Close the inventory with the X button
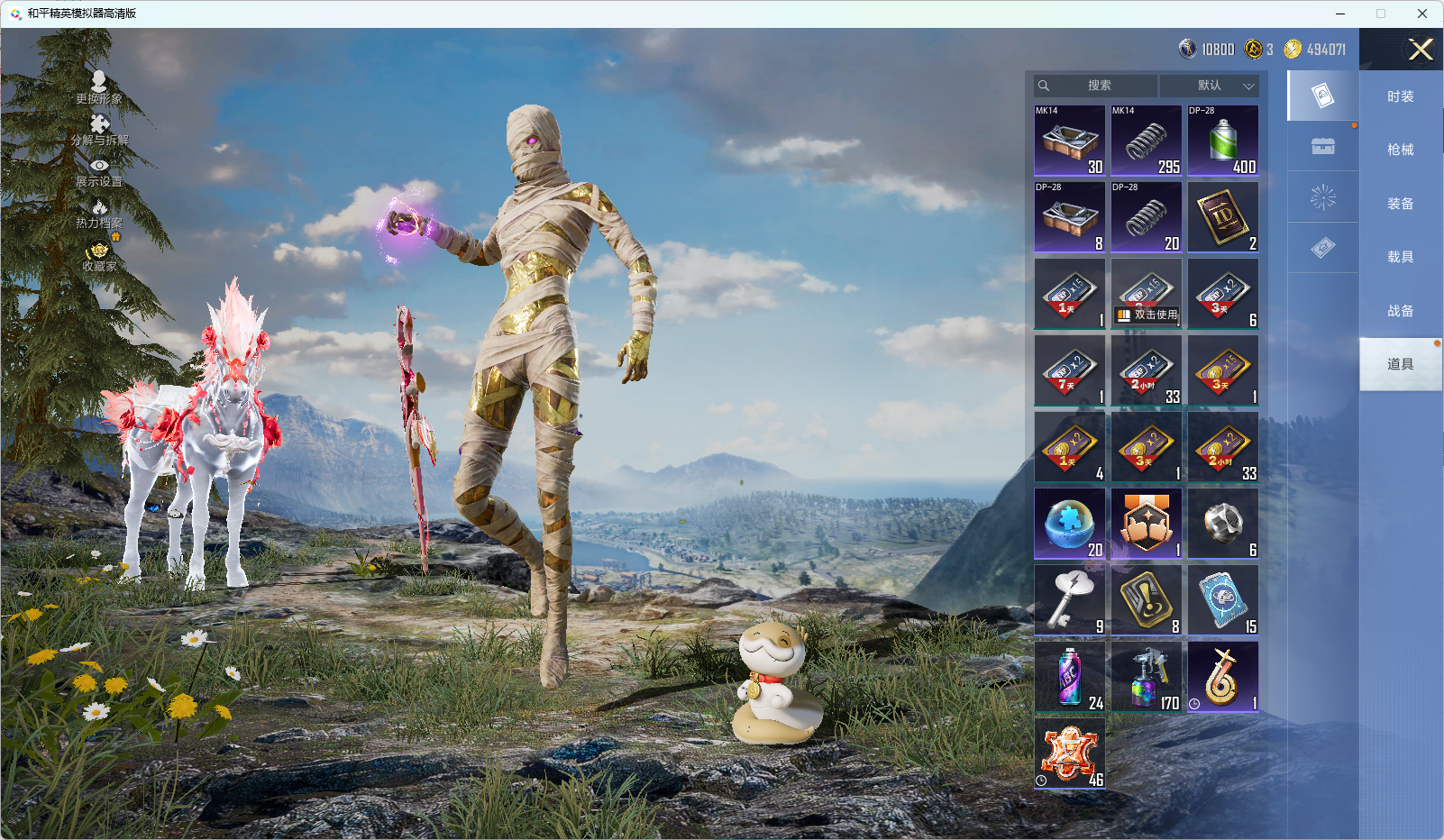Image resolution: width=1444 pixels, height=840 pixels. coord(1421,50)
